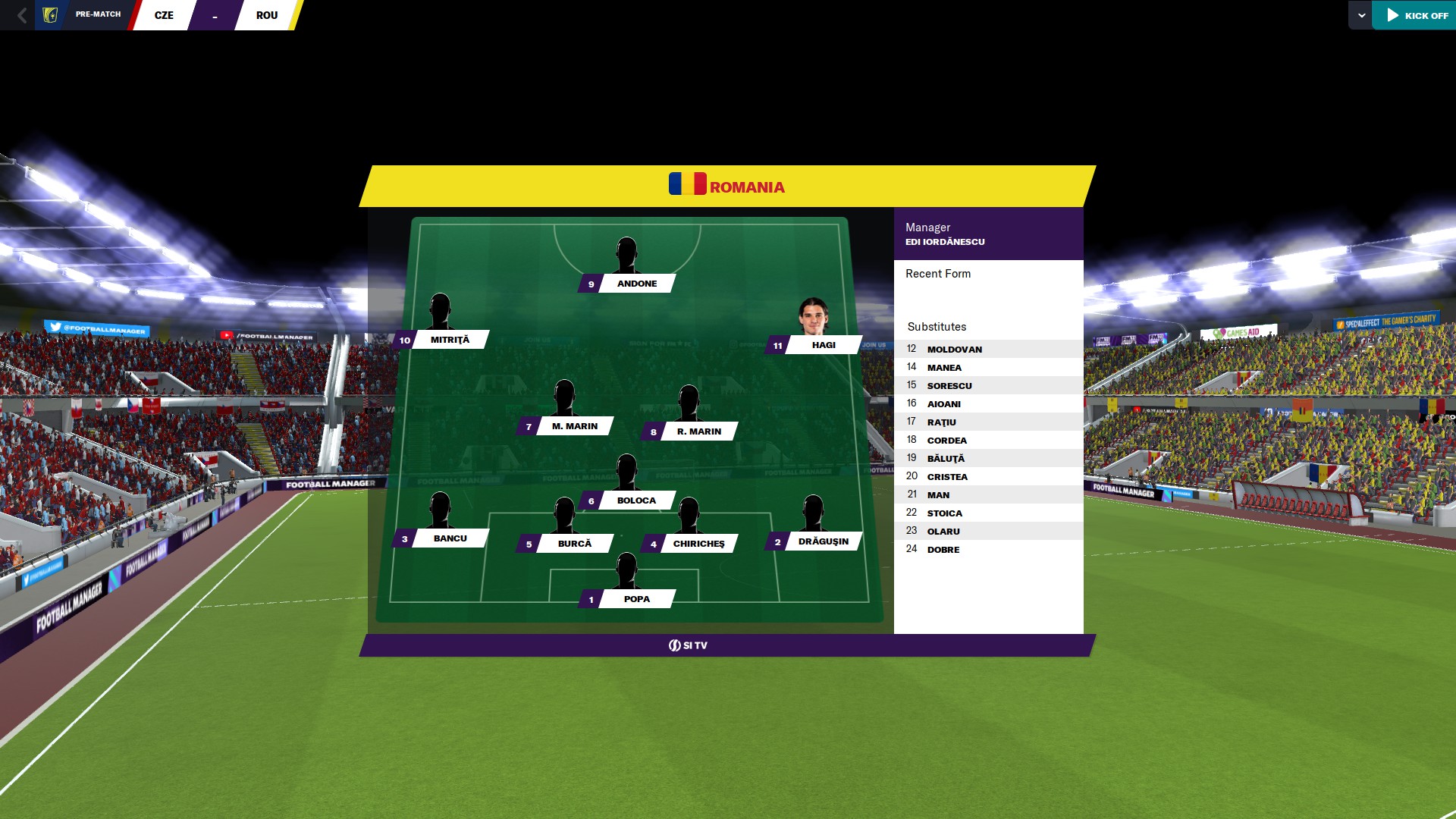Open the club badge menu
The height and width of the screenshot is (819, 1456).
(x=50, y=15)
